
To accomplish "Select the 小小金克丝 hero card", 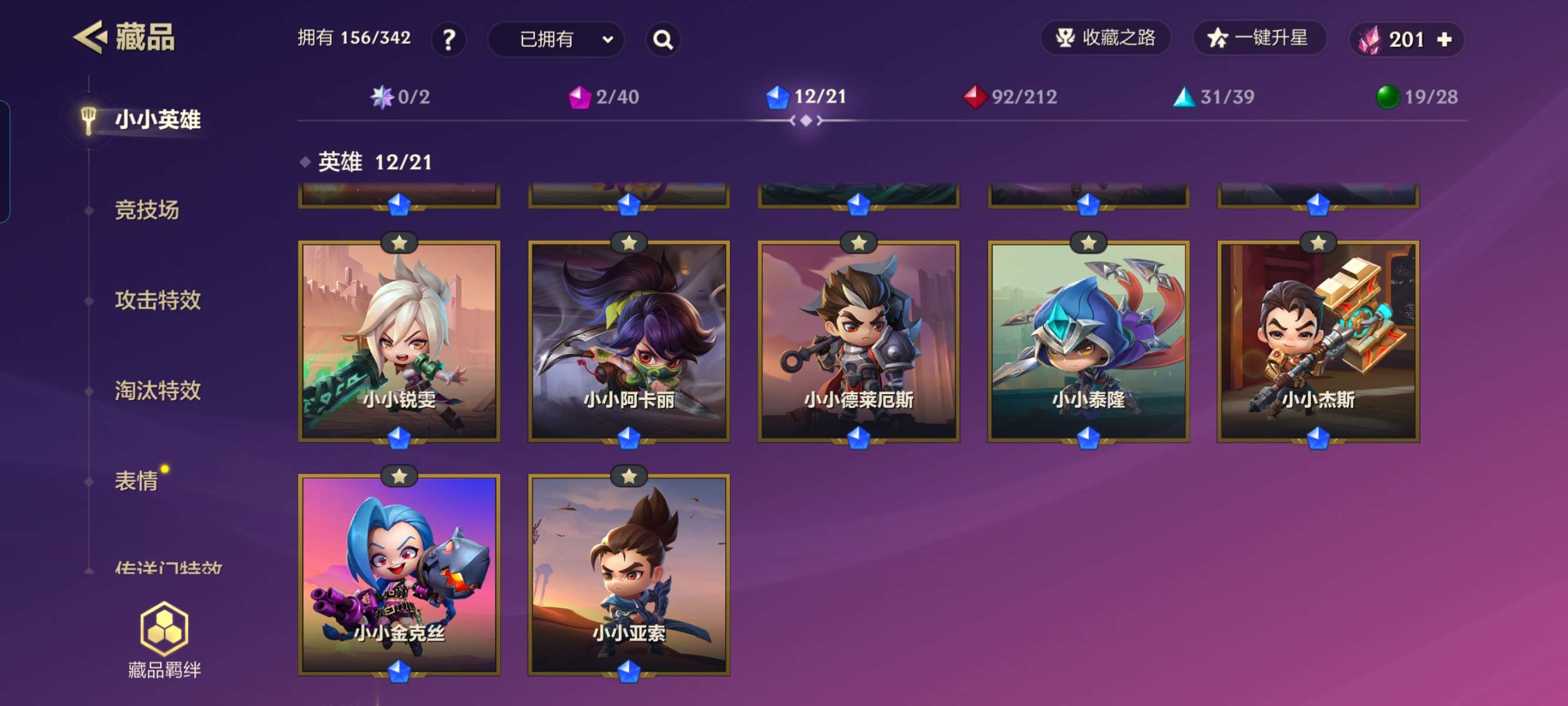I will coord(399,575).
